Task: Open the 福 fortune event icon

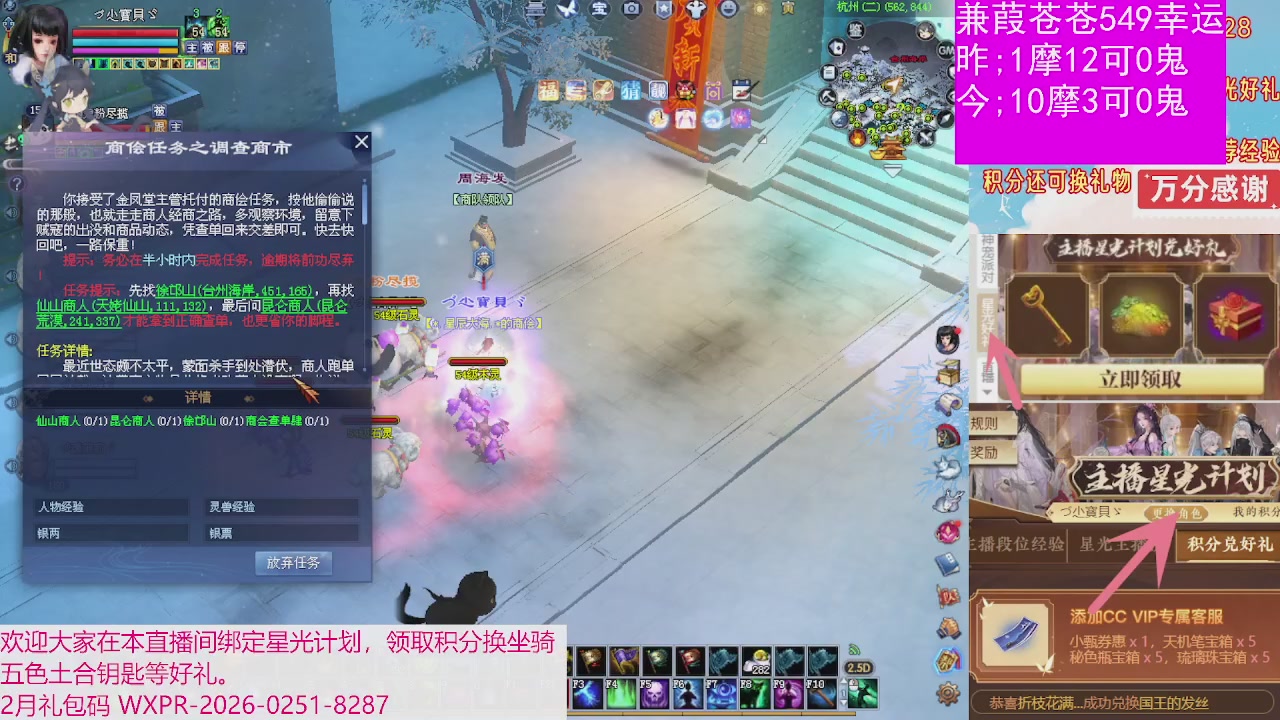Action: pyautogui.click(x=549, y=90)
